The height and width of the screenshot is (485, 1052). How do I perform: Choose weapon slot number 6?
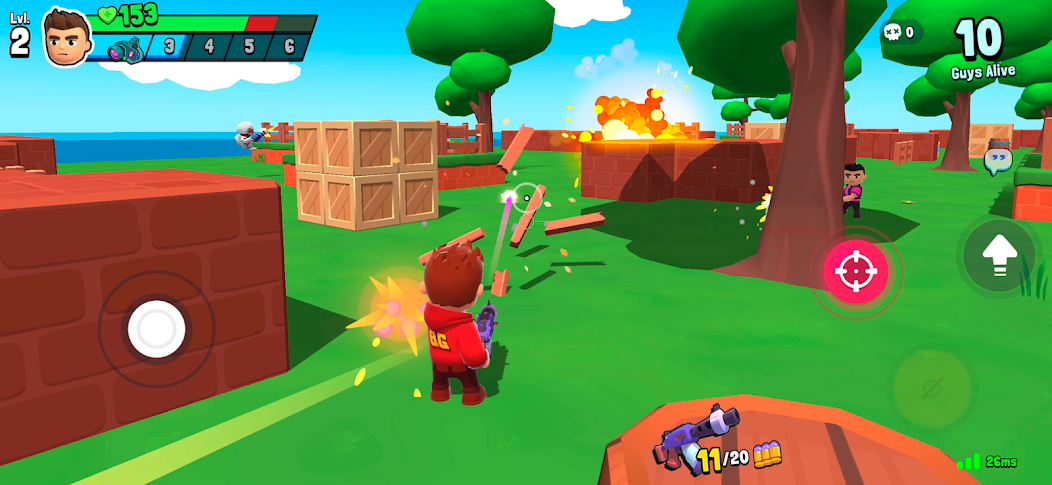coord(288,47)
